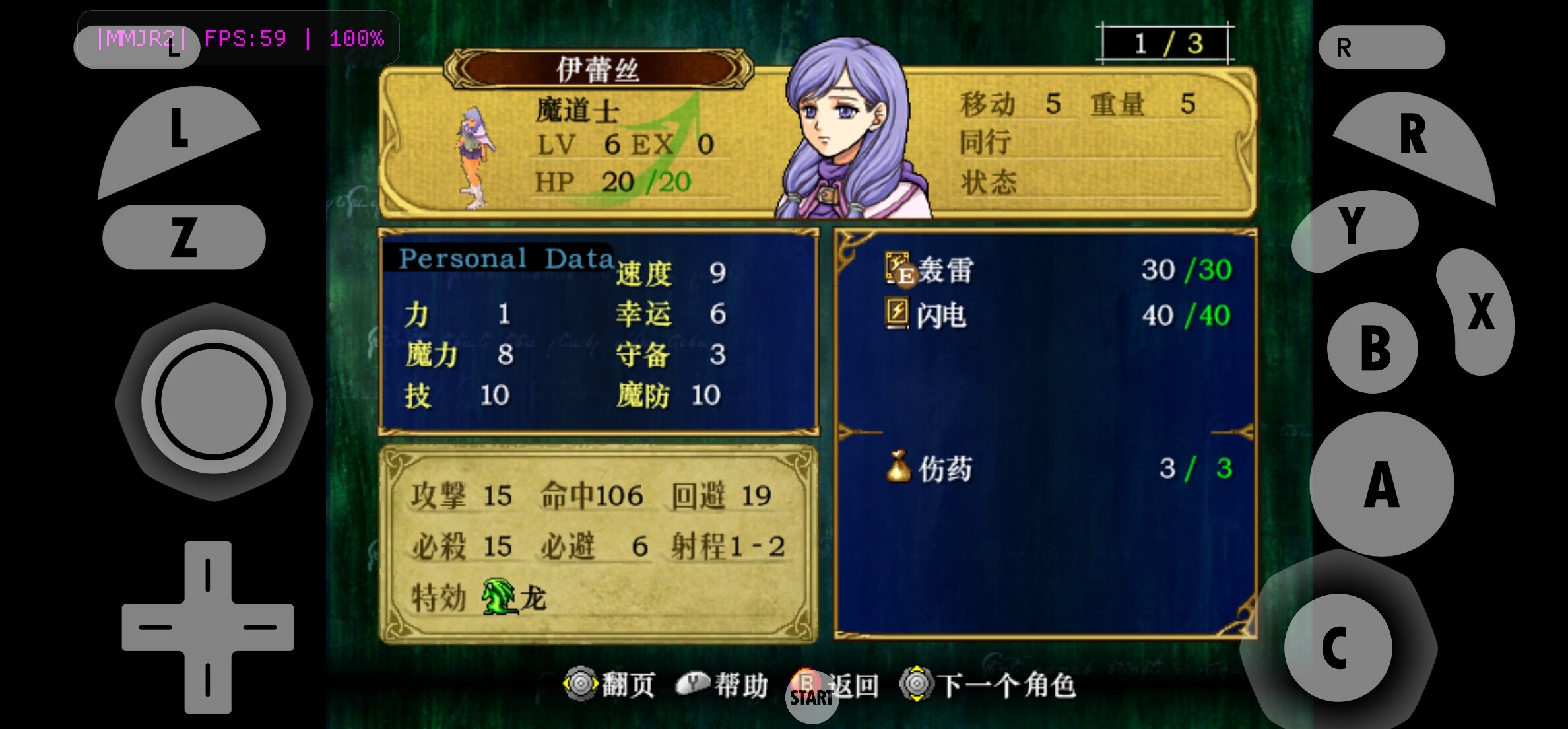Select the 闪电 tome row
Image resolution: width=1568 pixels, height=729 pixels.
click(940, 316)
